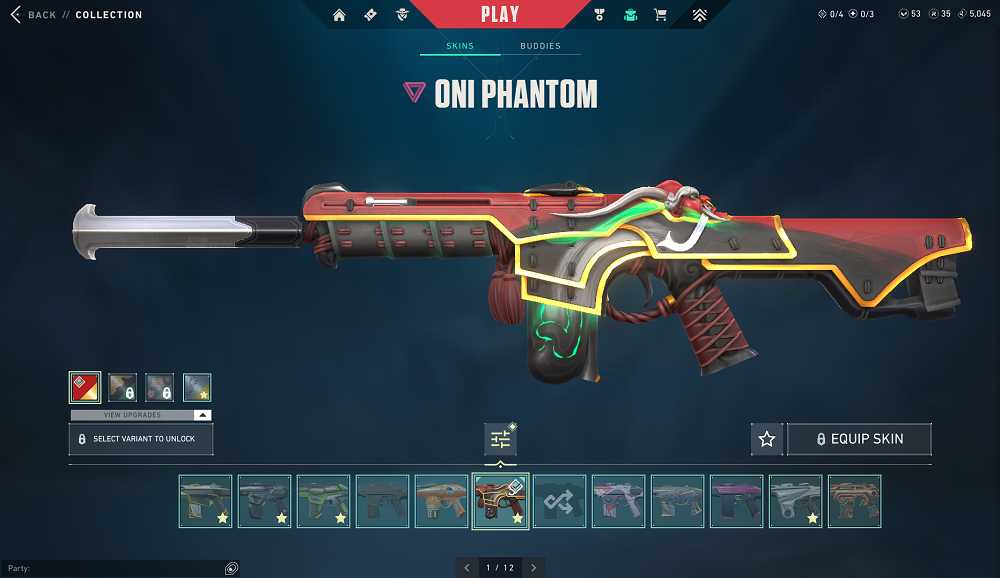Screen dimensions: 1000x578
Task: Choose the selected Oni Phantom thumbnail
Action: pyautogui.click(x=500, y=501)
